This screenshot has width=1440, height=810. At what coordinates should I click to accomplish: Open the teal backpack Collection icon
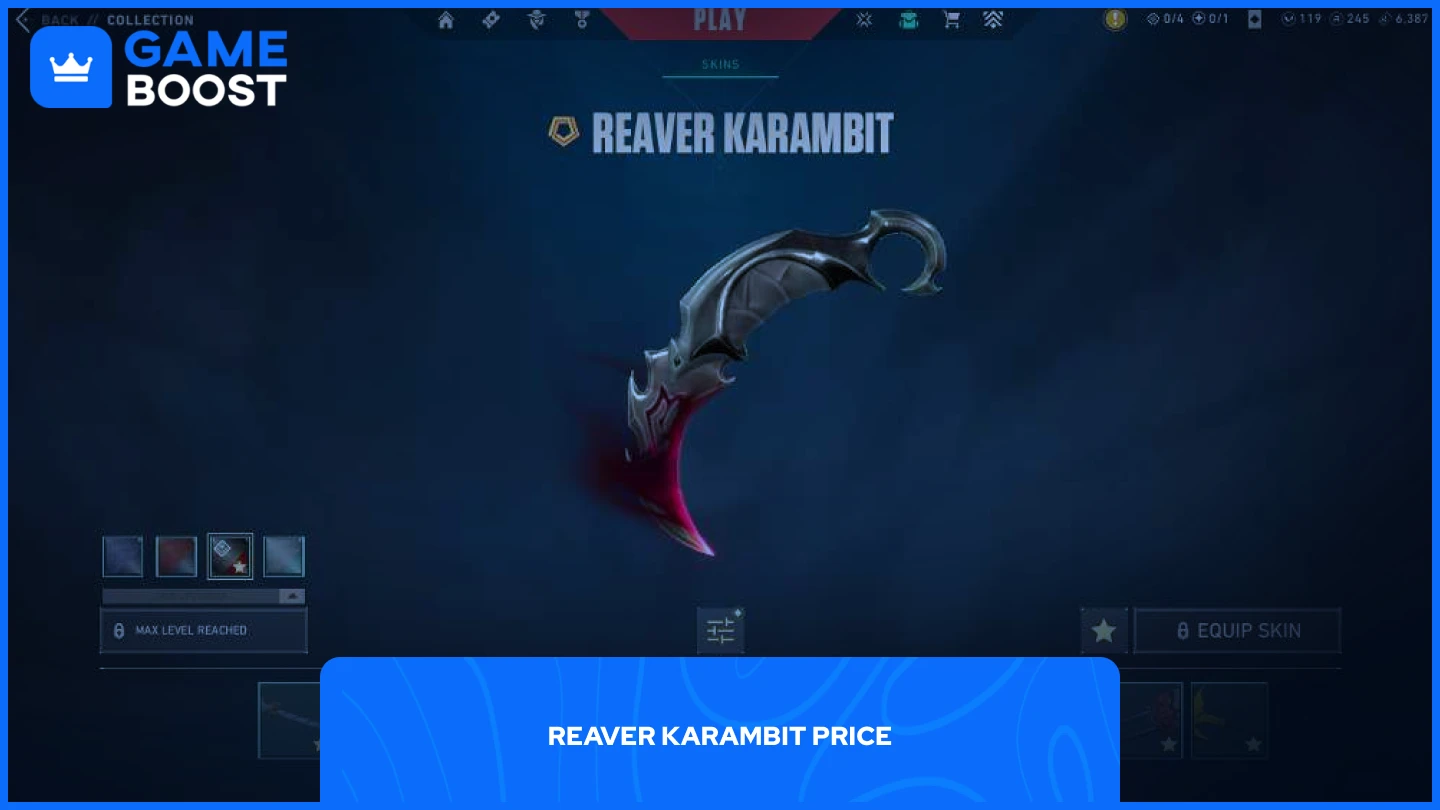click(908, 19)
